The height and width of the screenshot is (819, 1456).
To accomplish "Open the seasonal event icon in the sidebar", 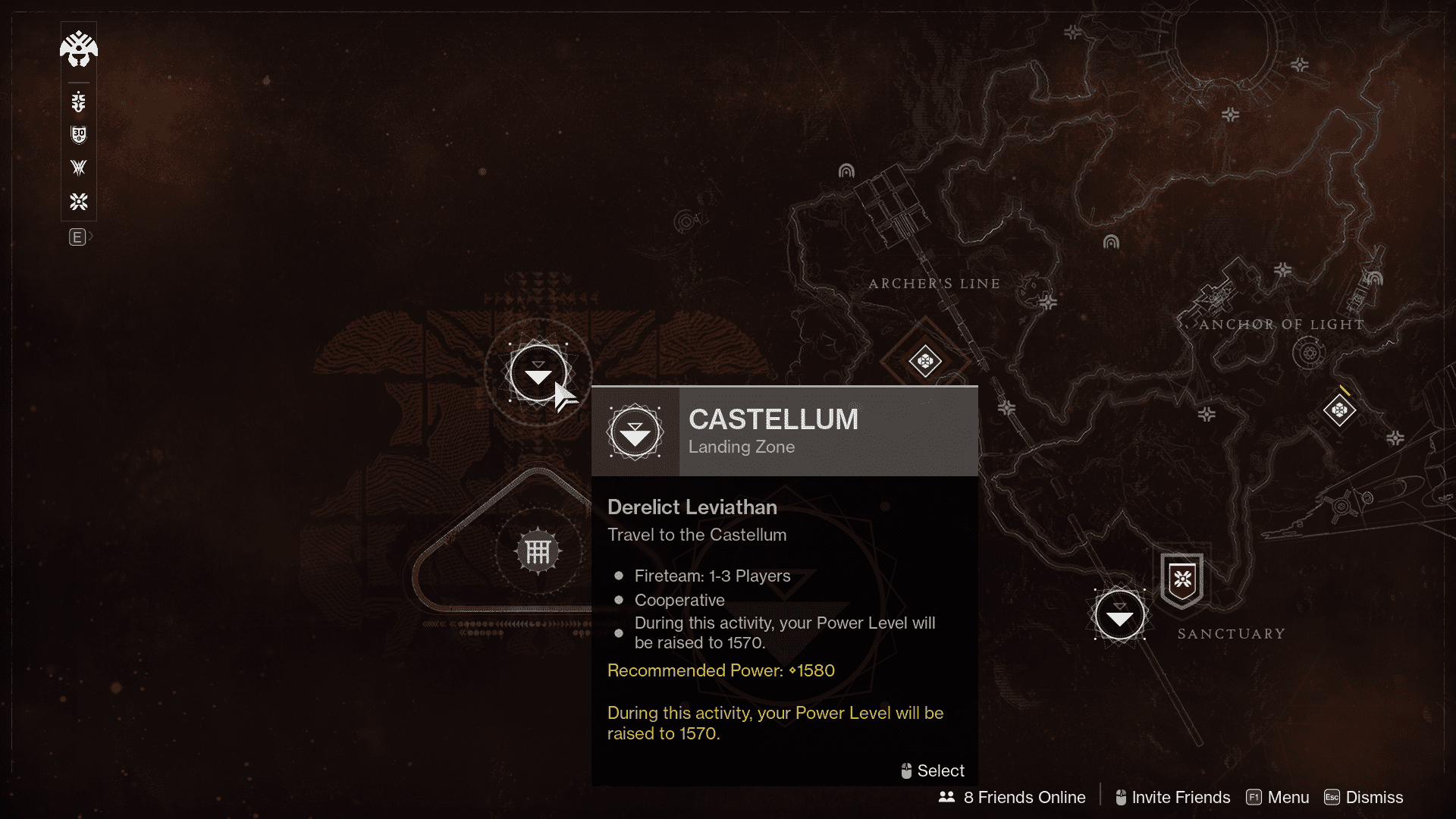I will (x=79, y=101).
